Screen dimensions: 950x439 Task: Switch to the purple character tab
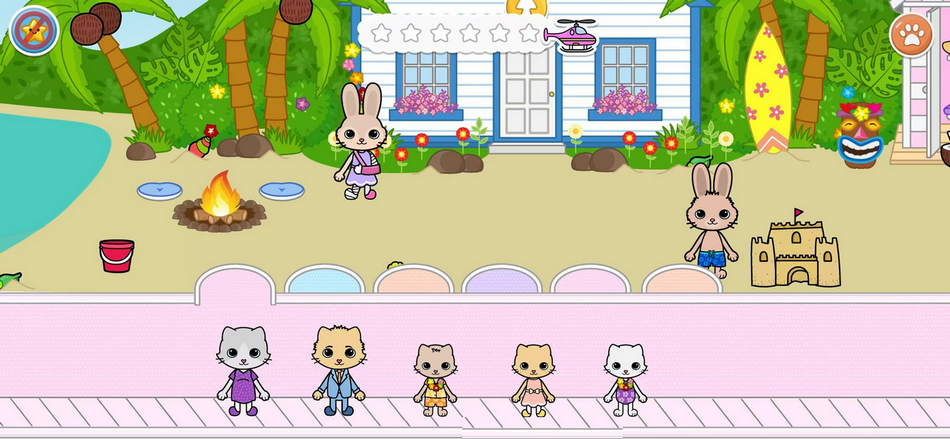502,281
